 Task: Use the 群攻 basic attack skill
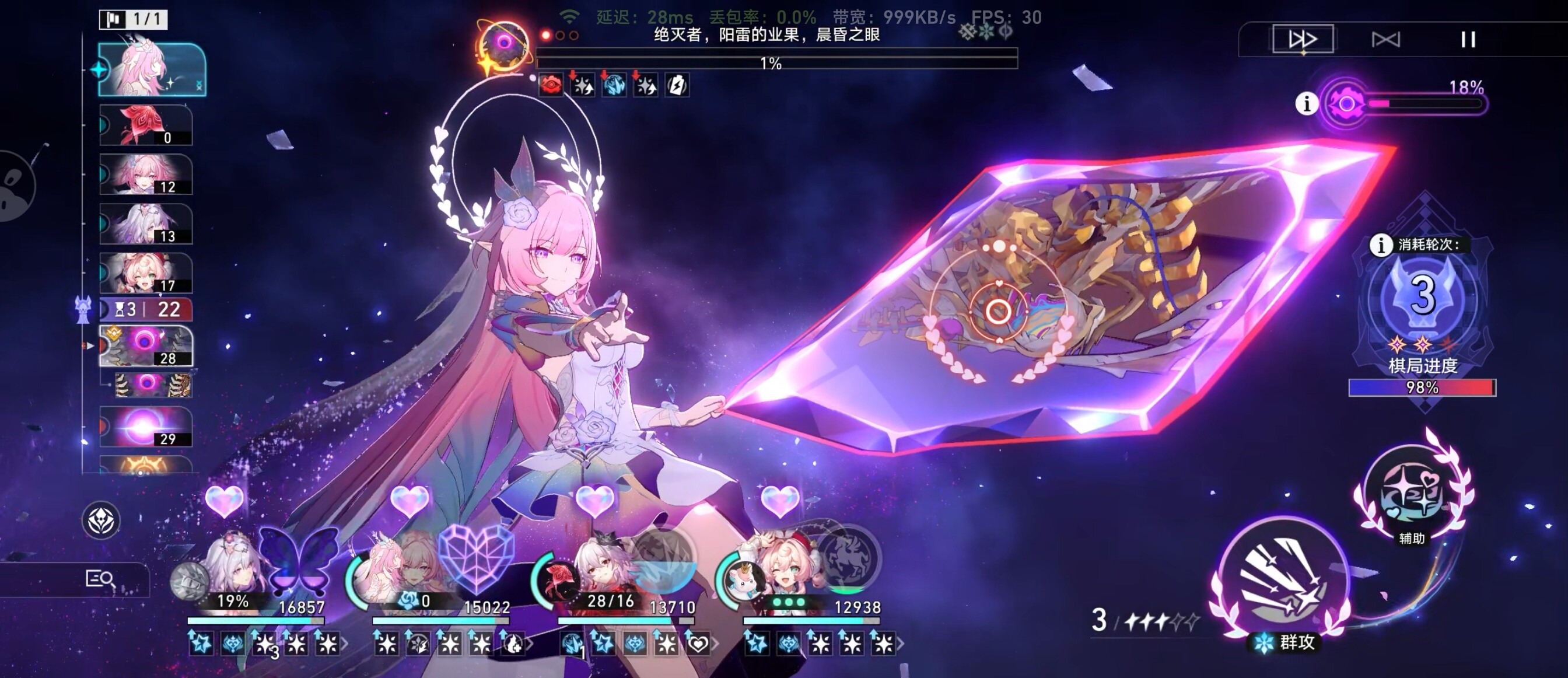(1283, 582)
